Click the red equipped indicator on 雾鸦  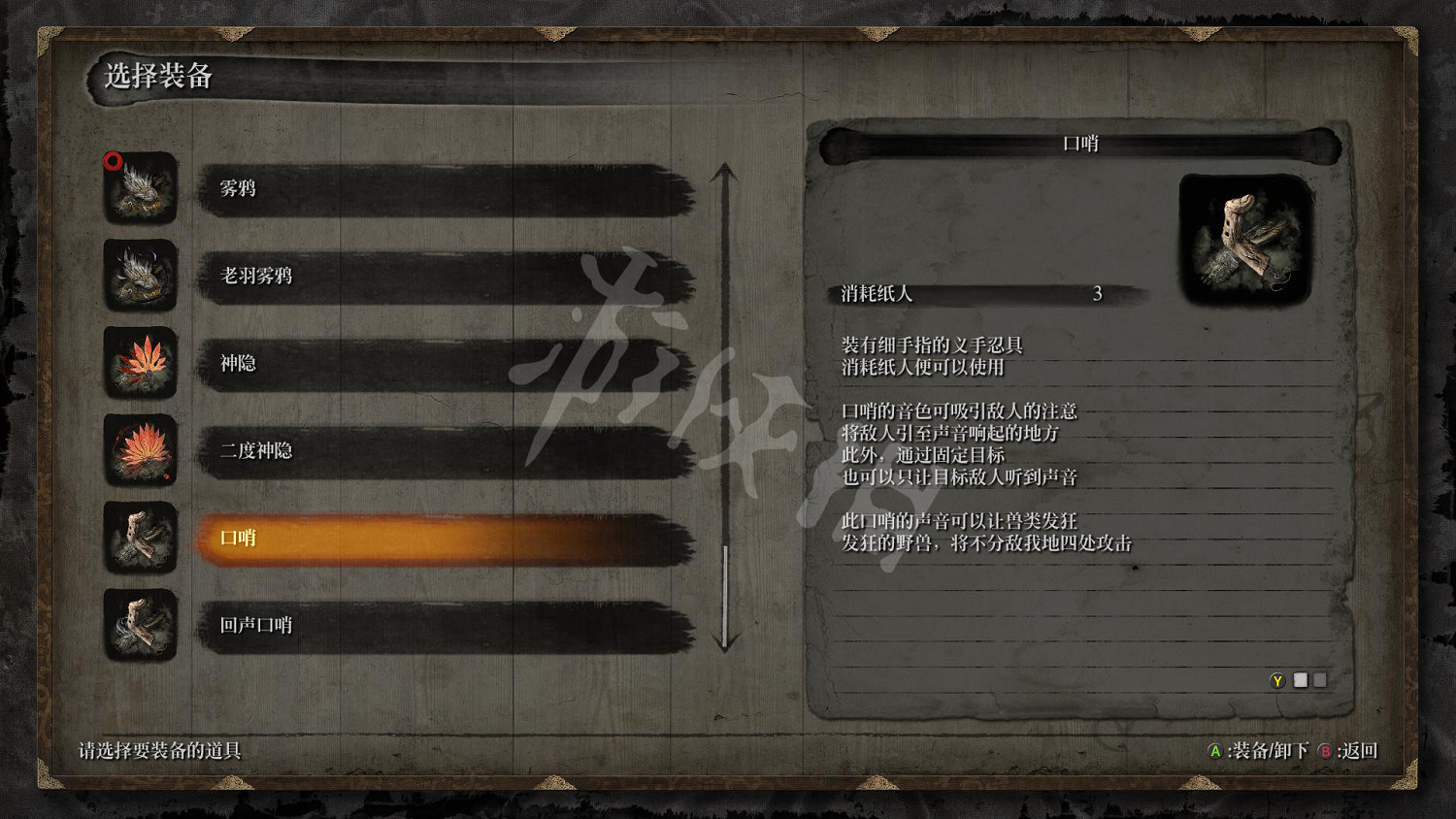[112, 162]
